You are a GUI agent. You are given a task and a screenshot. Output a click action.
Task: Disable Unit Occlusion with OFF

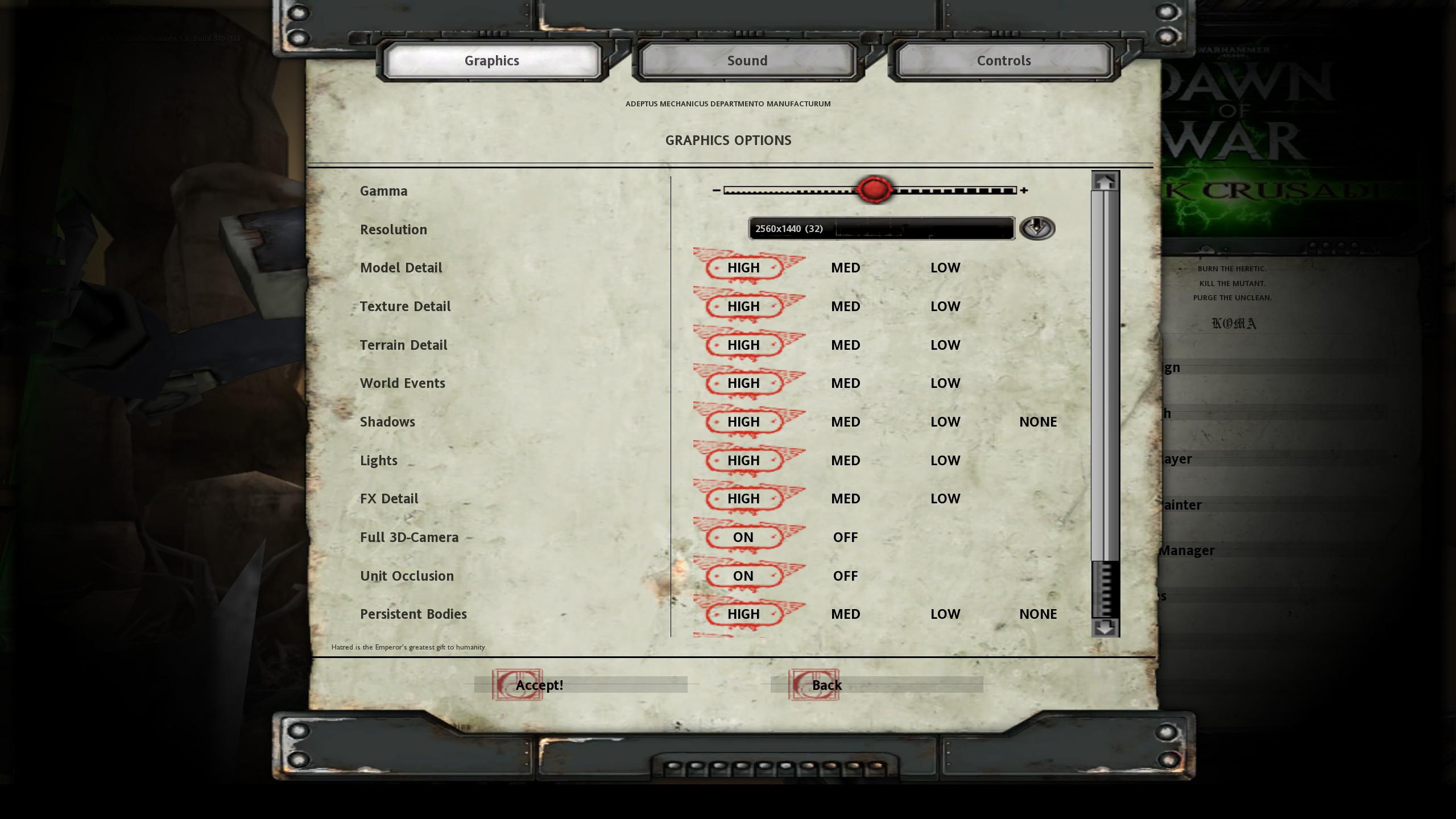pyautogui.click(x=845, y=576)
